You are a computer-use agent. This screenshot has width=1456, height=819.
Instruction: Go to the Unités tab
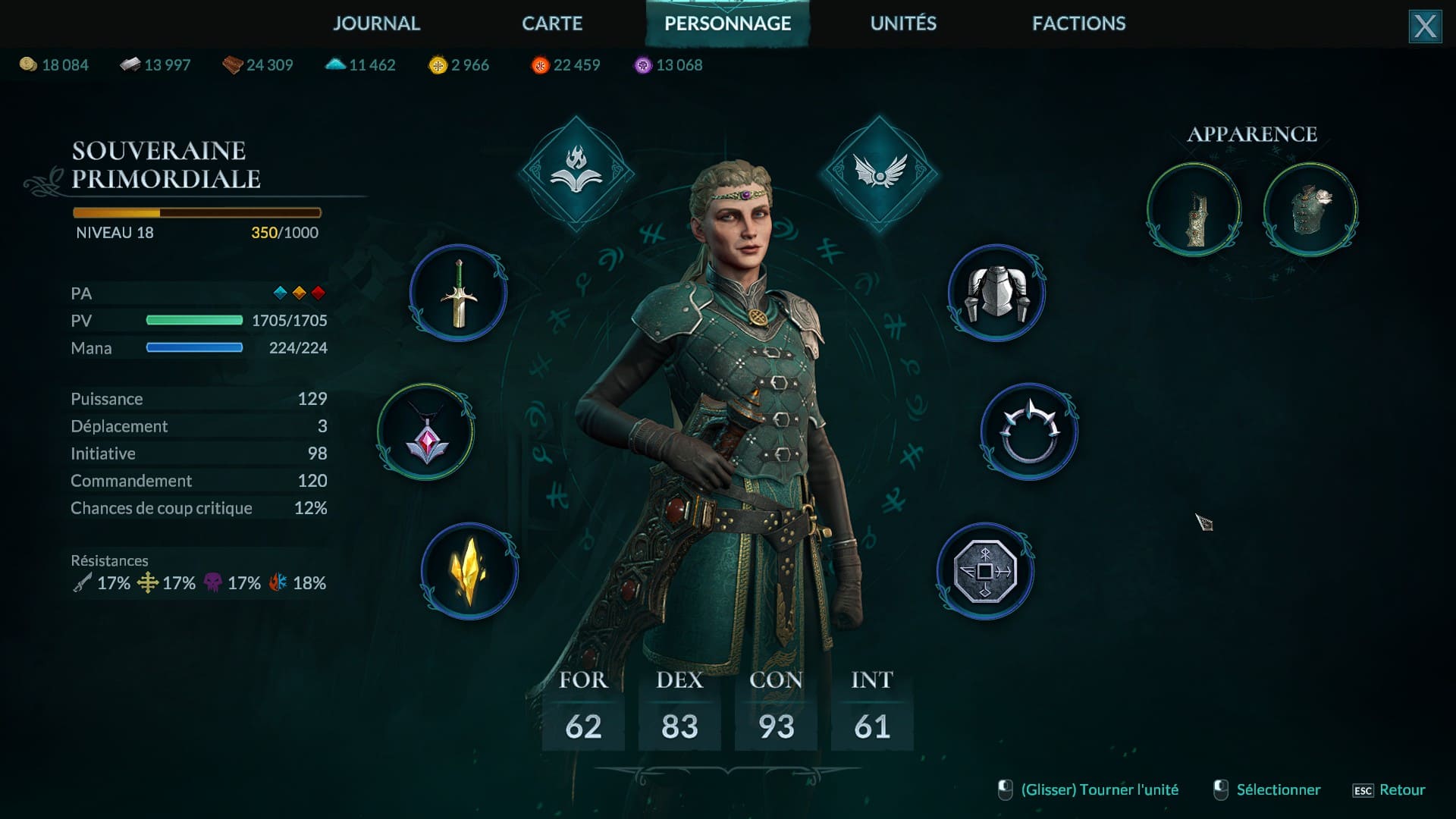tap(903, 24)
